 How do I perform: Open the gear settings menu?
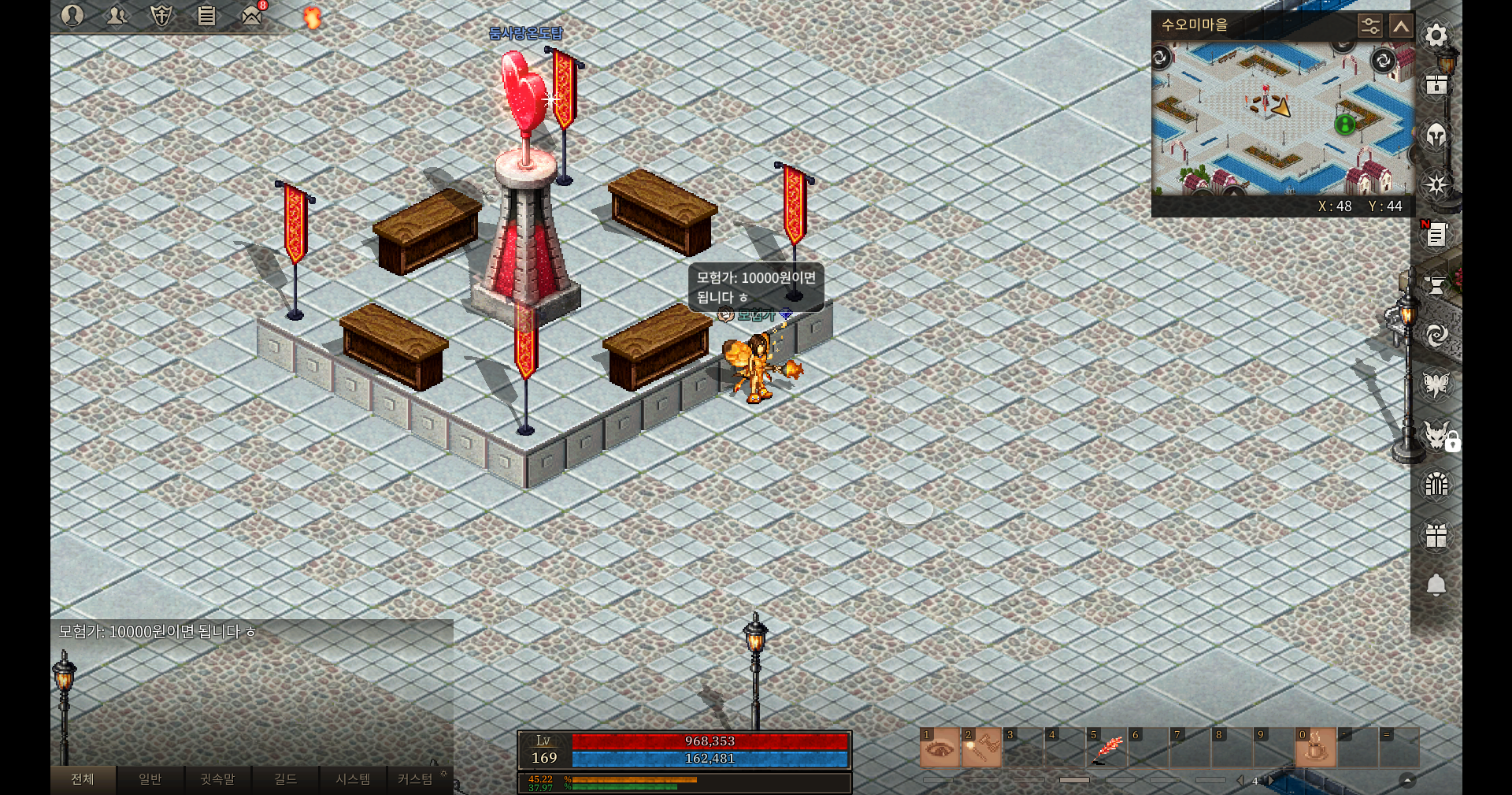[1436, 35]
